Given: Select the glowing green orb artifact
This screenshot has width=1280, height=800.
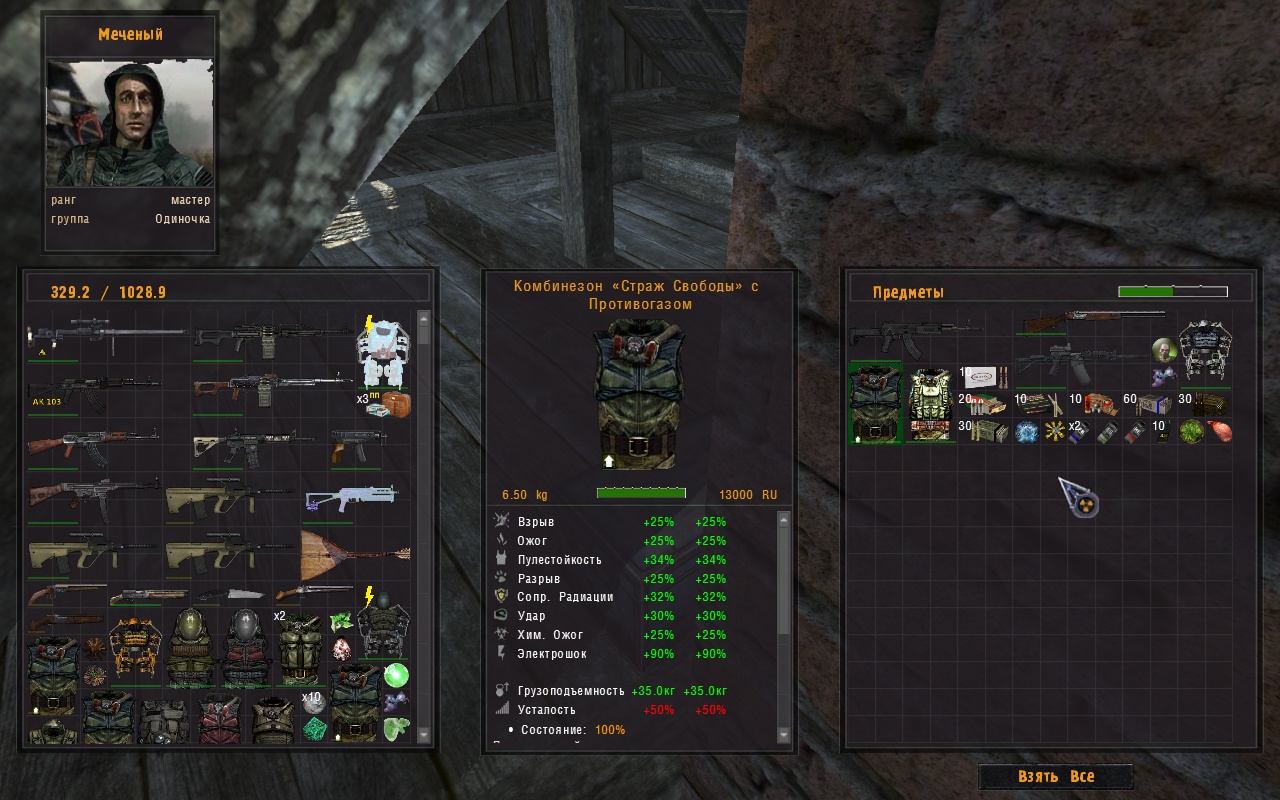Looking at the screenshot, I should [396, 676].
